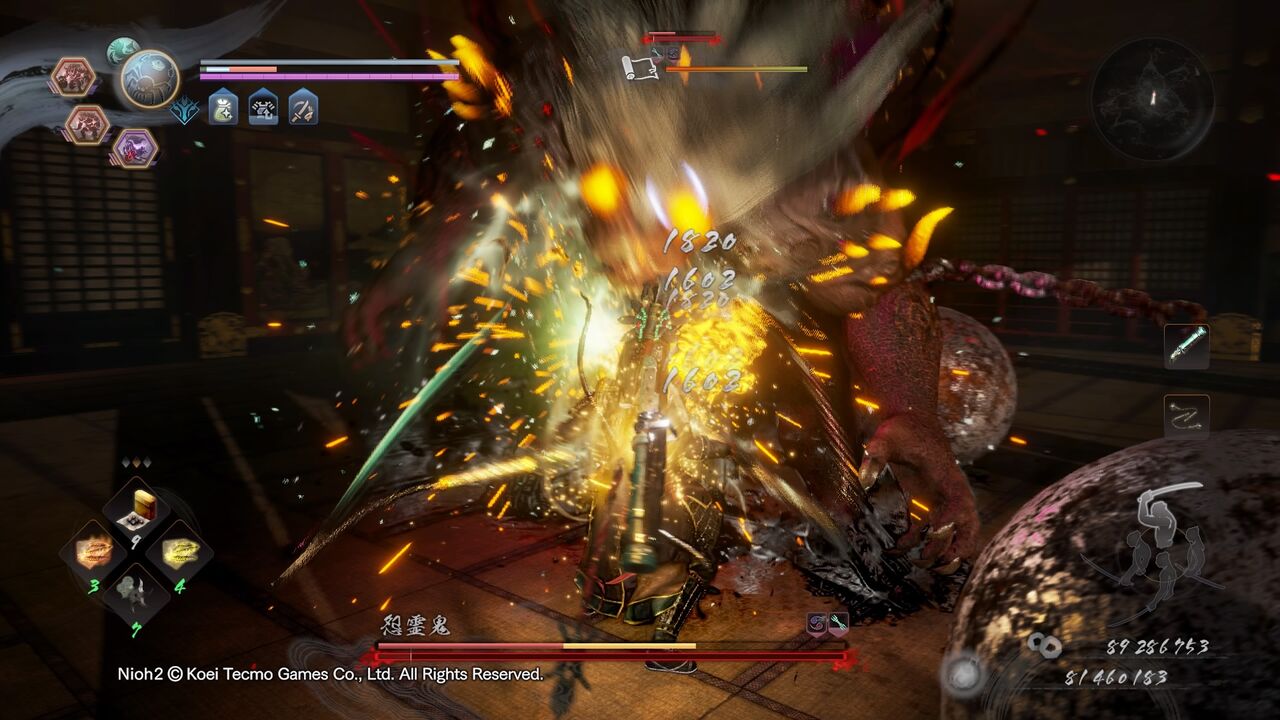
Task: Select the armor buff pennant icon
Action: tap(262, 109)
